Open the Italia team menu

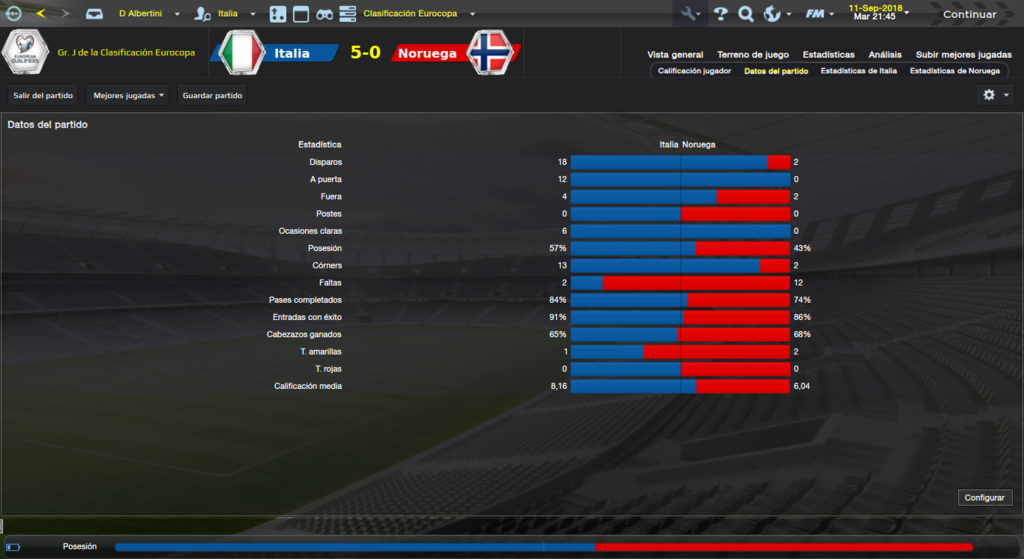click(237, 14)
